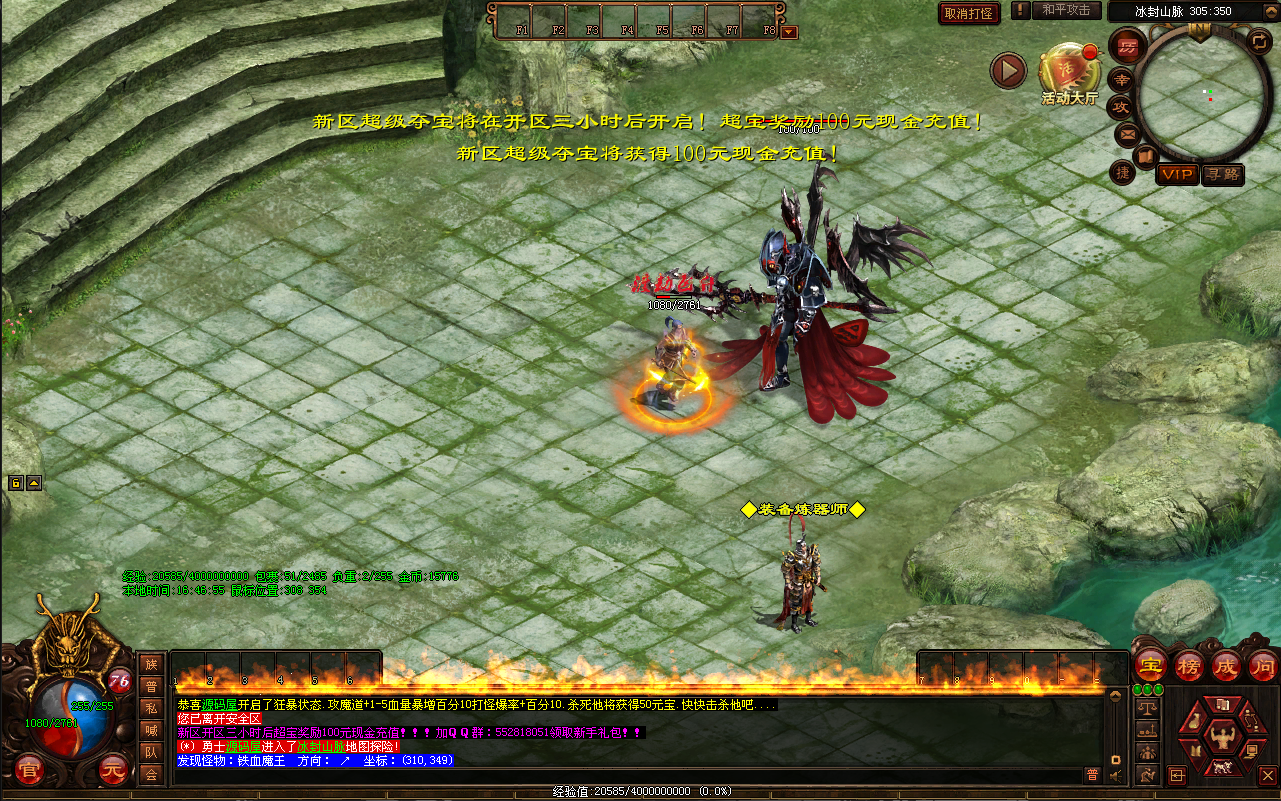Switch to the 队 team chat channel

pyautogui.click(x=151, y=751)
